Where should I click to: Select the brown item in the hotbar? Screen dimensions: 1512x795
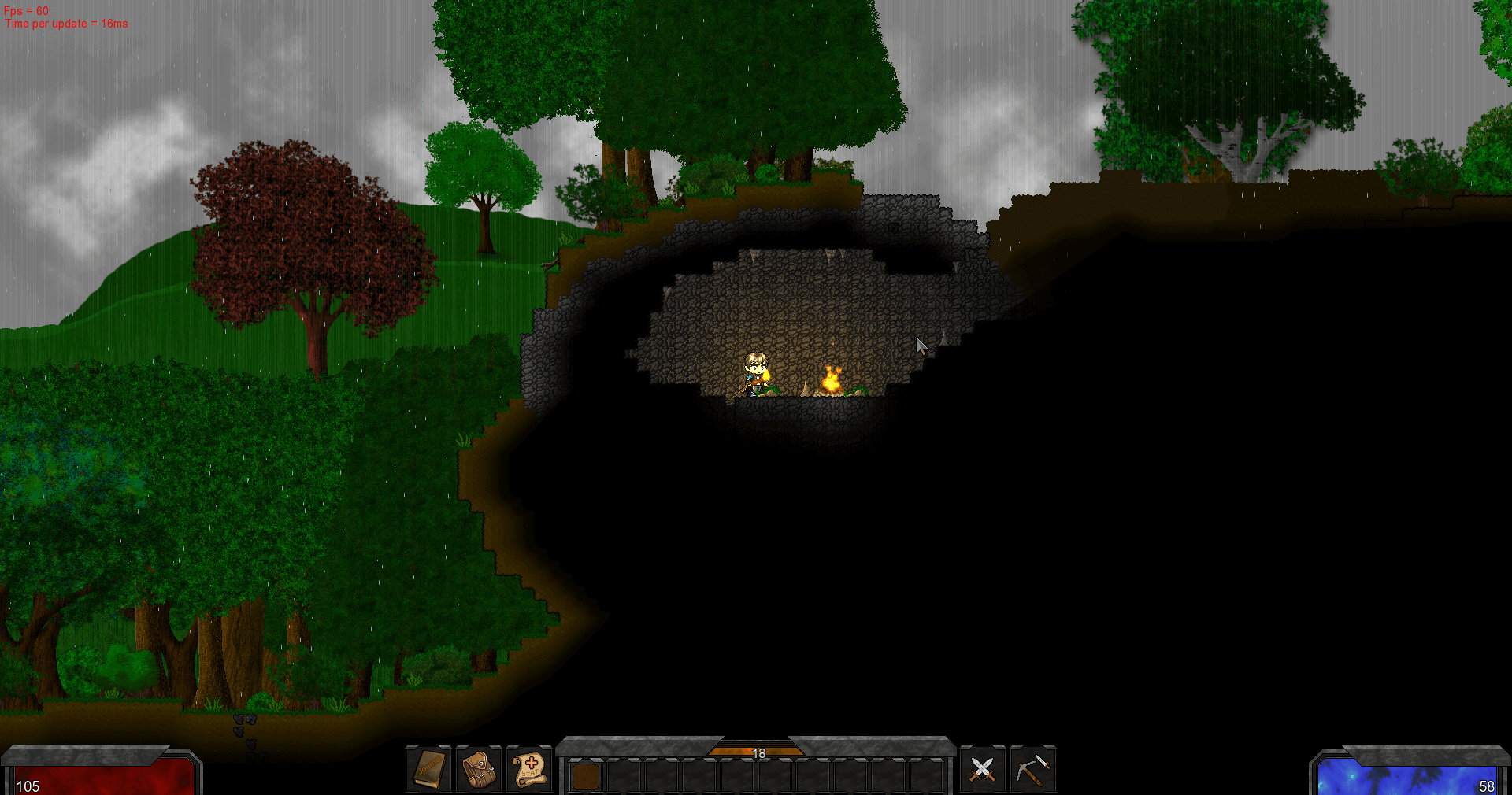585,776
